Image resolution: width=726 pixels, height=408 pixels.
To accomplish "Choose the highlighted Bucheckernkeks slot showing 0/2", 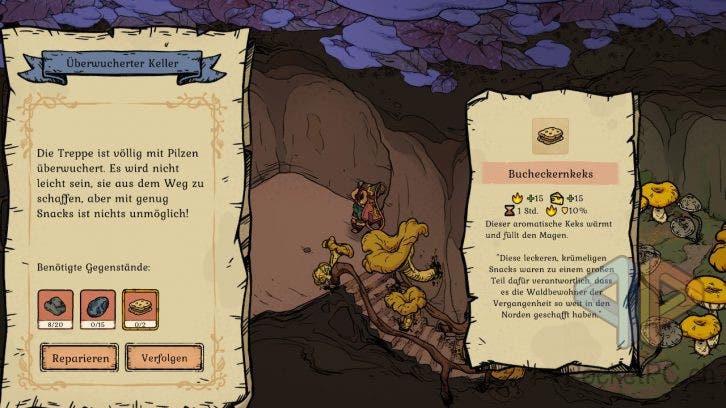I will pyautogui.click(x=139, y=307).
